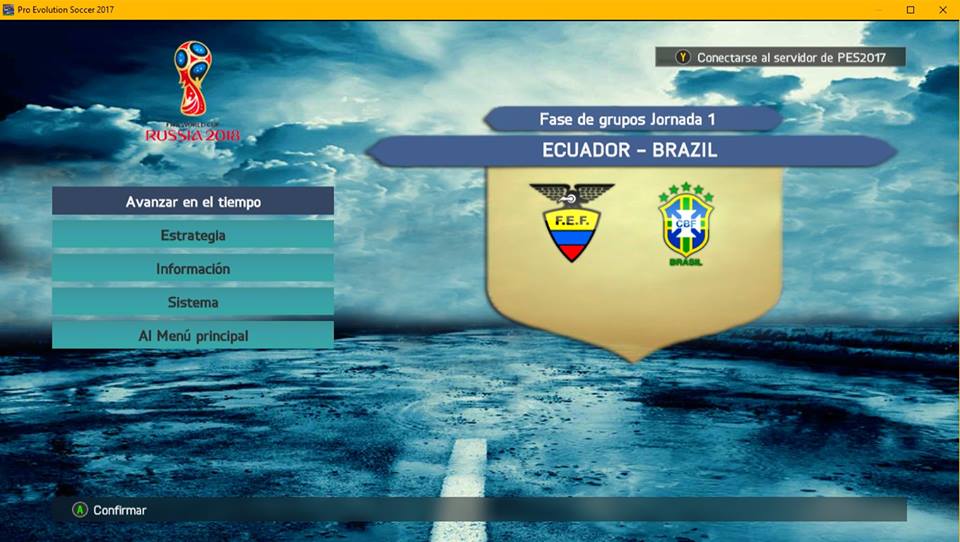The image size is (960, 542).
Task: Open the Estrategia menu
Action: [193, 235]
